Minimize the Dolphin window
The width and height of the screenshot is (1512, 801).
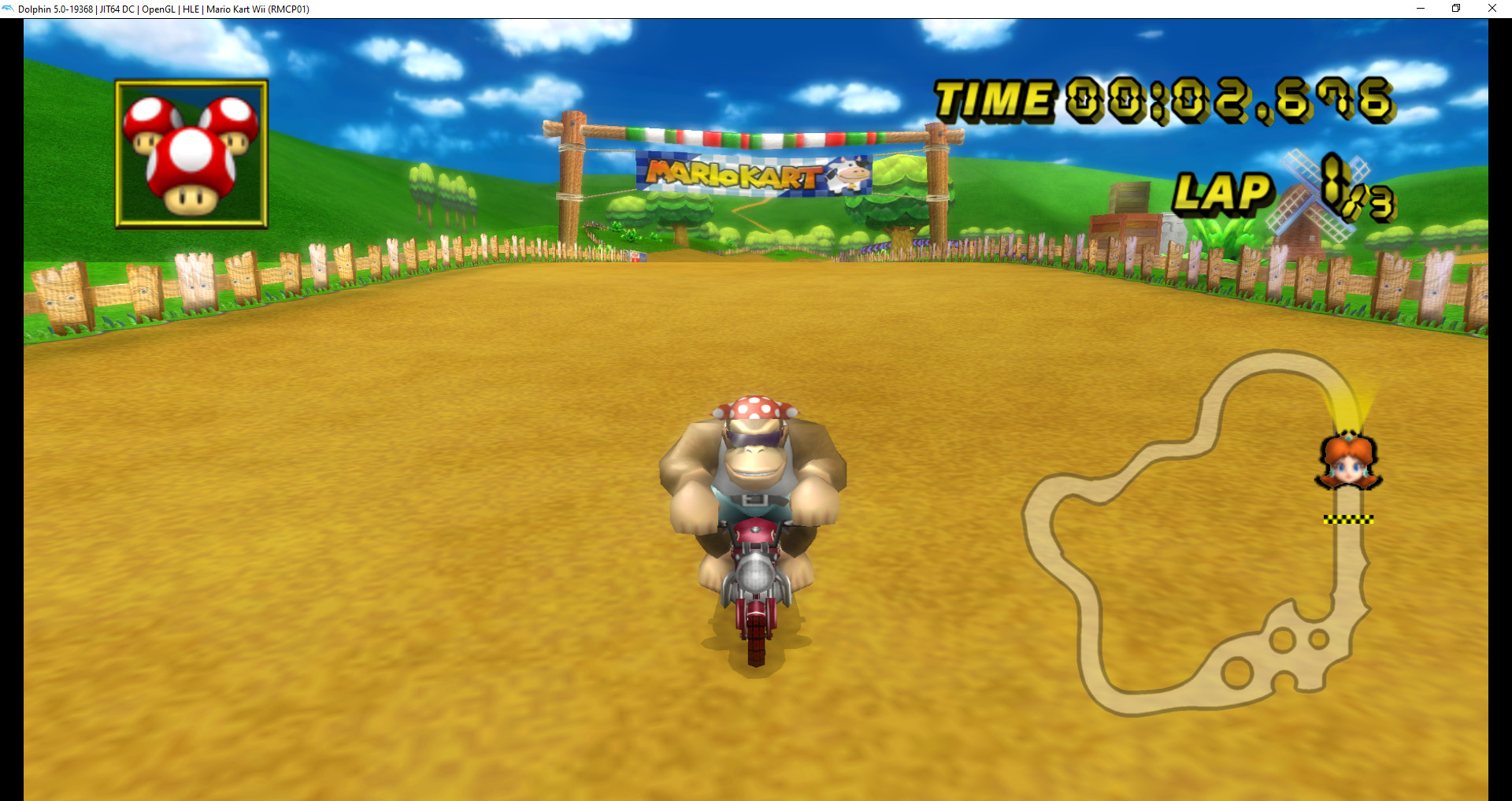(1420, 9)
